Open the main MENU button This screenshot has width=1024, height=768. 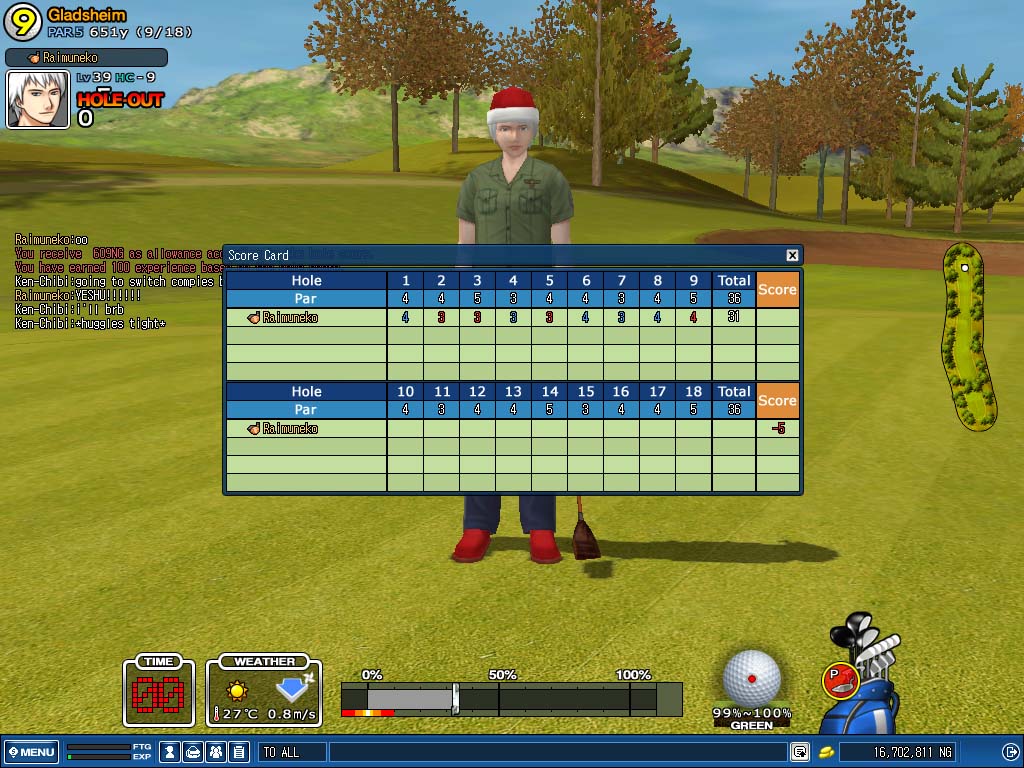pyautogui.click(x=31, y=752)
